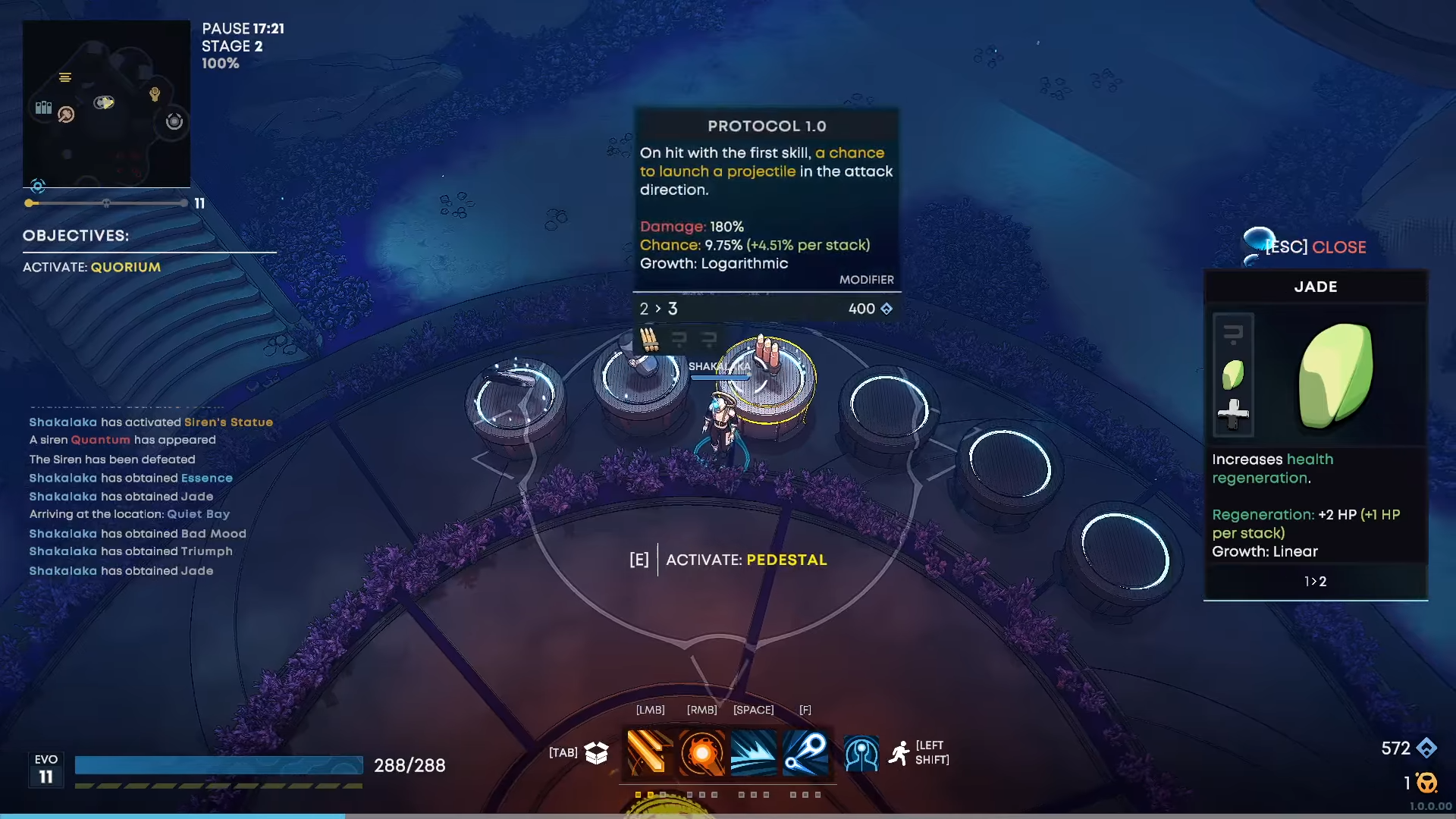
Task: Trigger the blue twin-orb skill
Action: pos(805,752)
